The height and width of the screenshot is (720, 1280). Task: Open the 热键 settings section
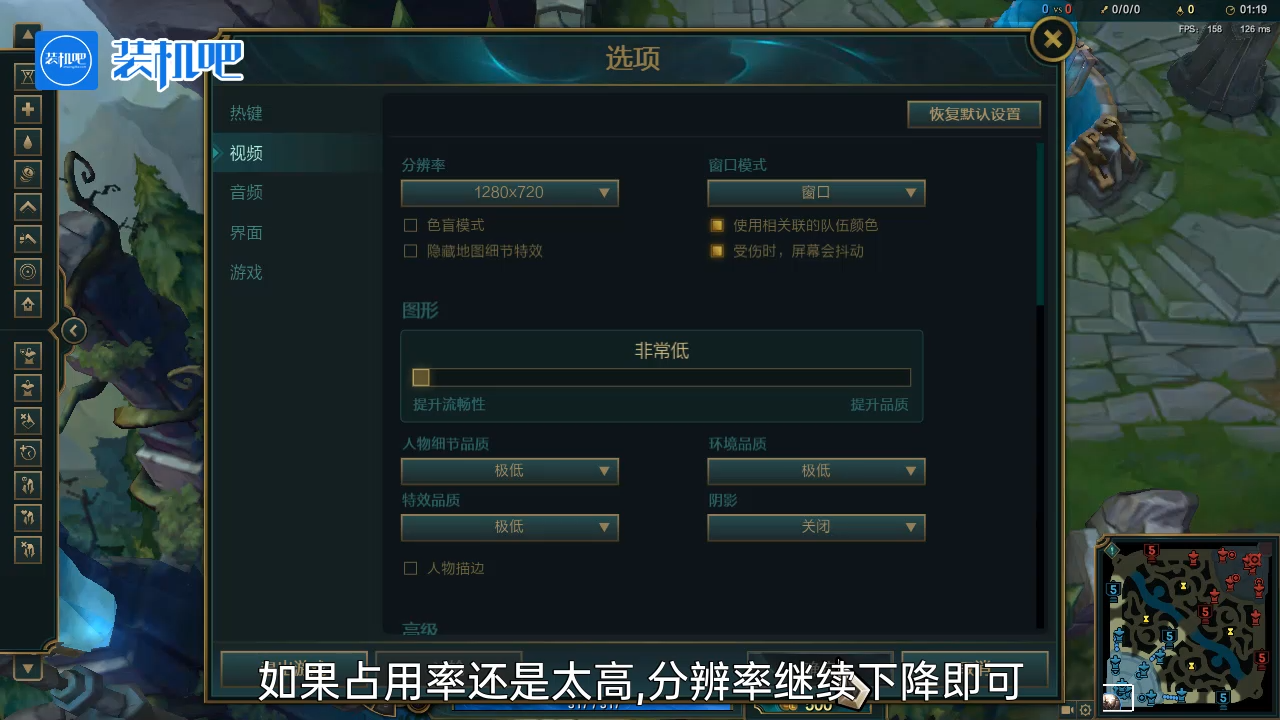click(246, 113)
